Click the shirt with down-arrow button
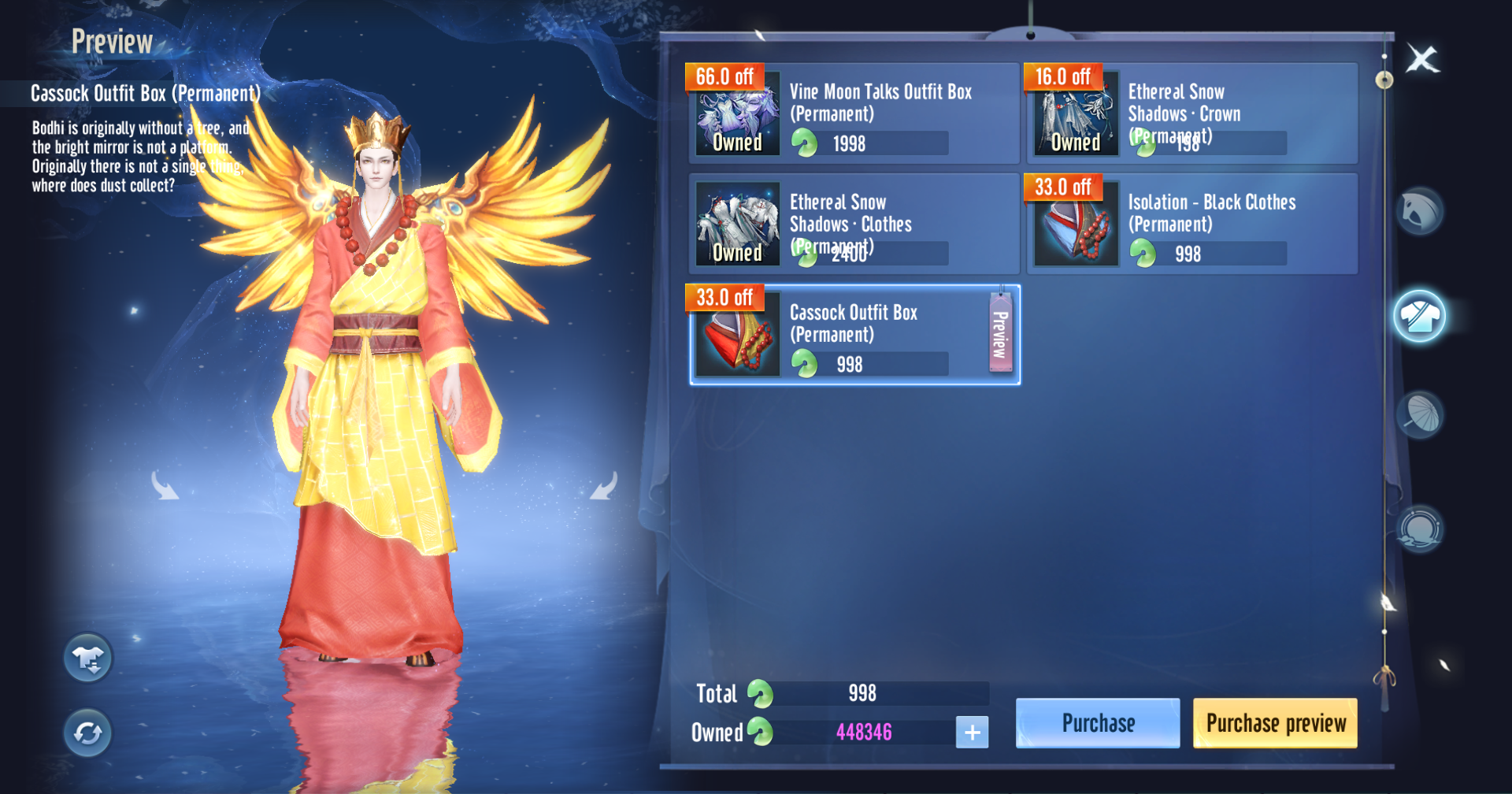The height and width of the screenshot is (794, 1512). (x=88, y=658)
